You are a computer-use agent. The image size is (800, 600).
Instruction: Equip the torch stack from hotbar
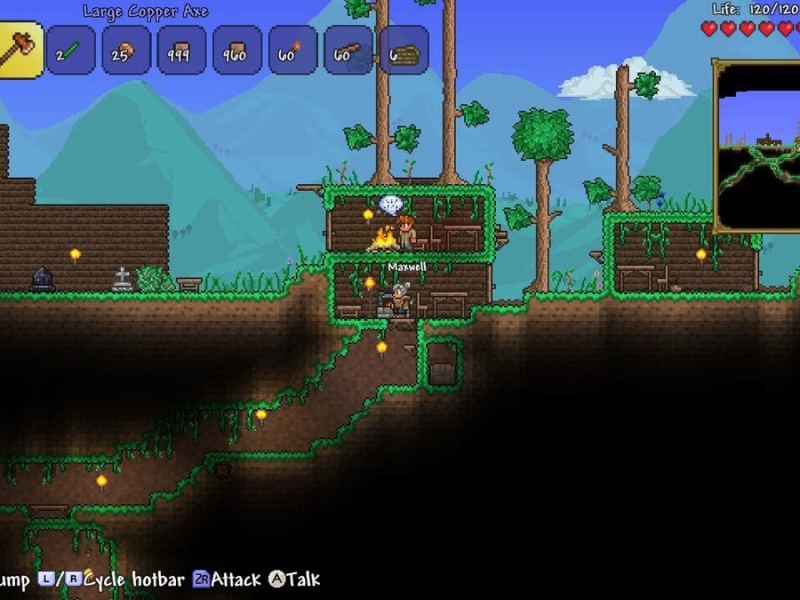pos(293,50)
